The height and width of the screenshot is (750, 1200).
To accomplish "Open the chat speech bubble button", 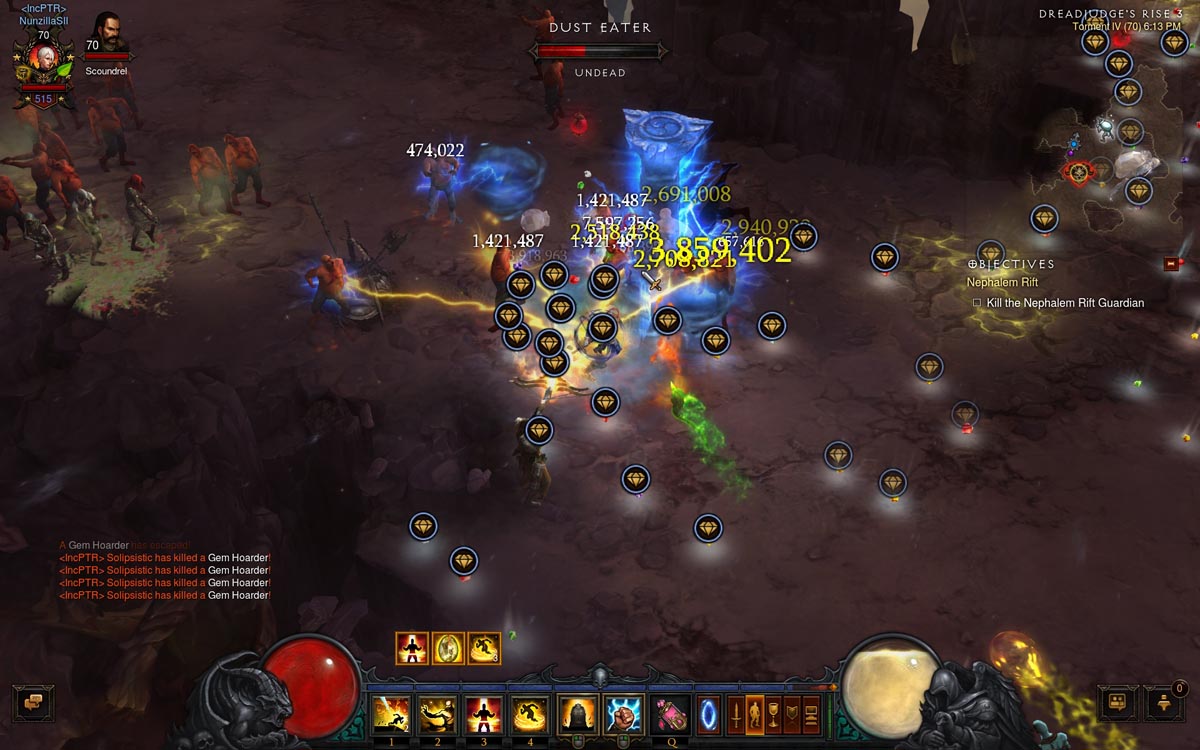I will pyautogui.click(x=32, y=702).
